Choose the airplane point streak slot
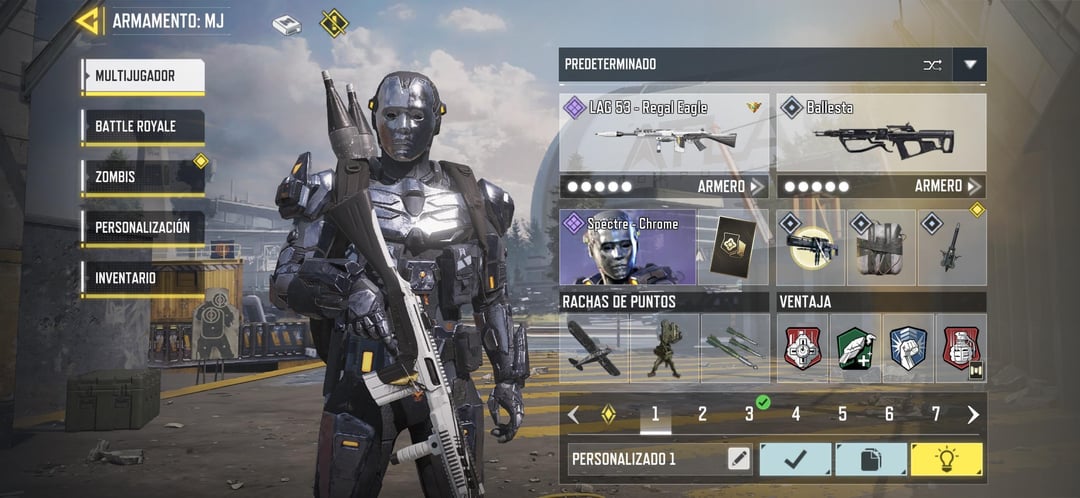Image resolution: width=1080 pixels, height=498 pixels. pos(594,348)
